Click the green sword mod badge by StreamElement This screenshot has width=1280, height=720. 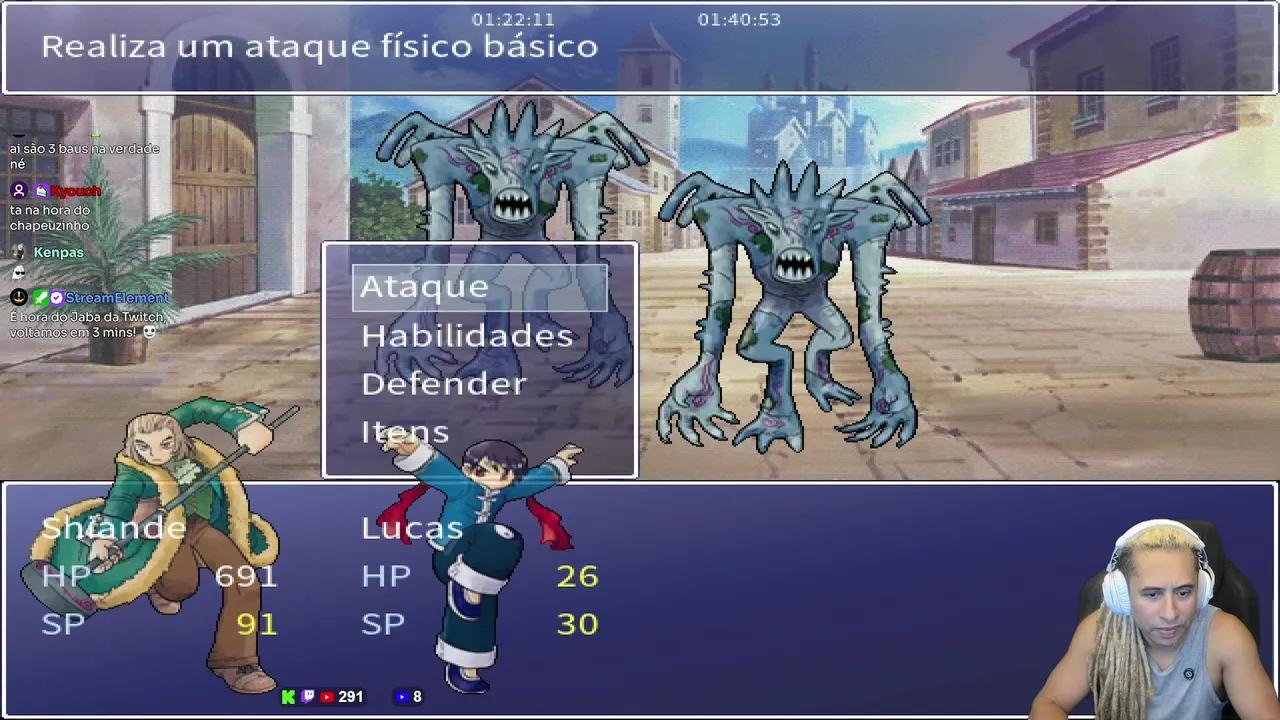pos(40,298)
